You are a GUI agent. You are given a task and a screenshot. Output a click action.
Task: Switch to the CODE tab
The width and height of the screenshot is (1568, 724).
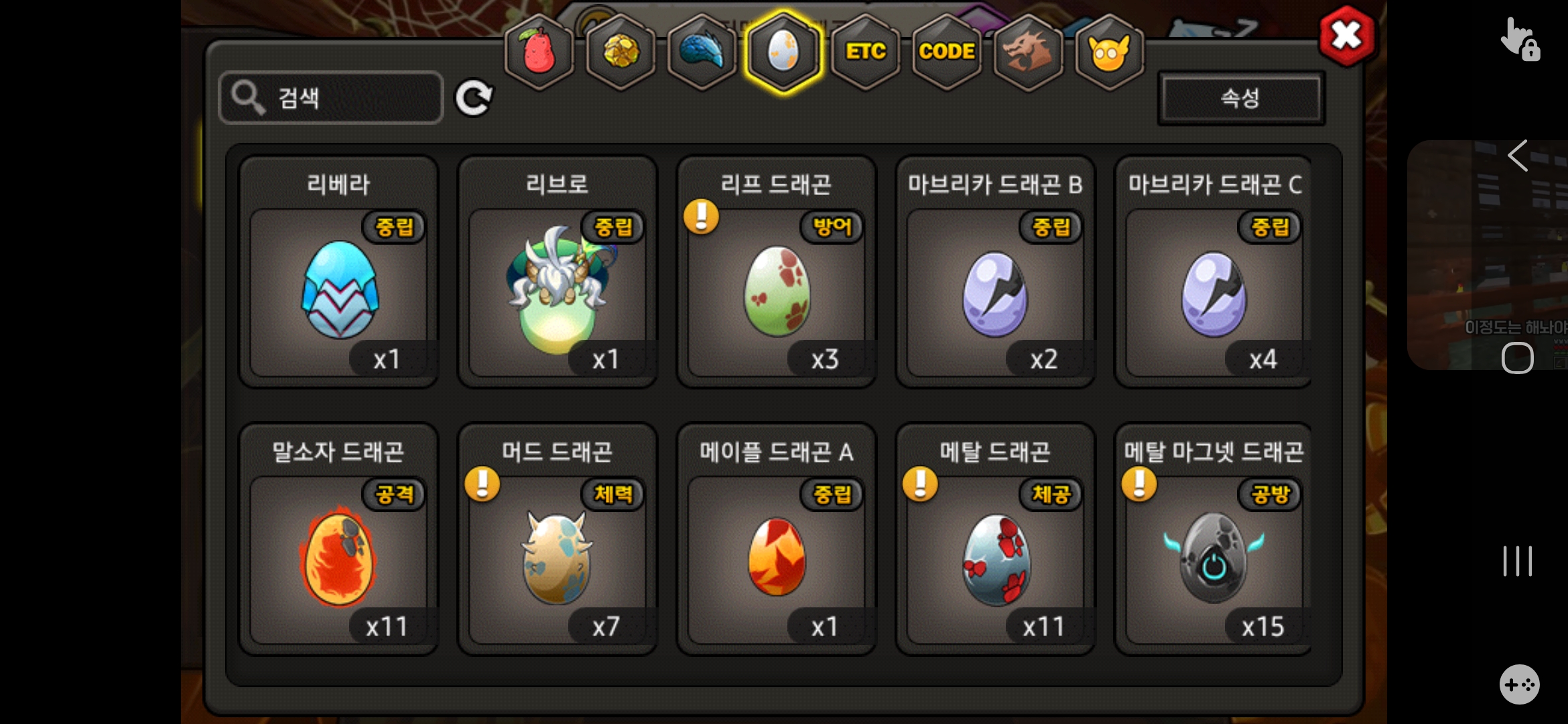(946, 52)
